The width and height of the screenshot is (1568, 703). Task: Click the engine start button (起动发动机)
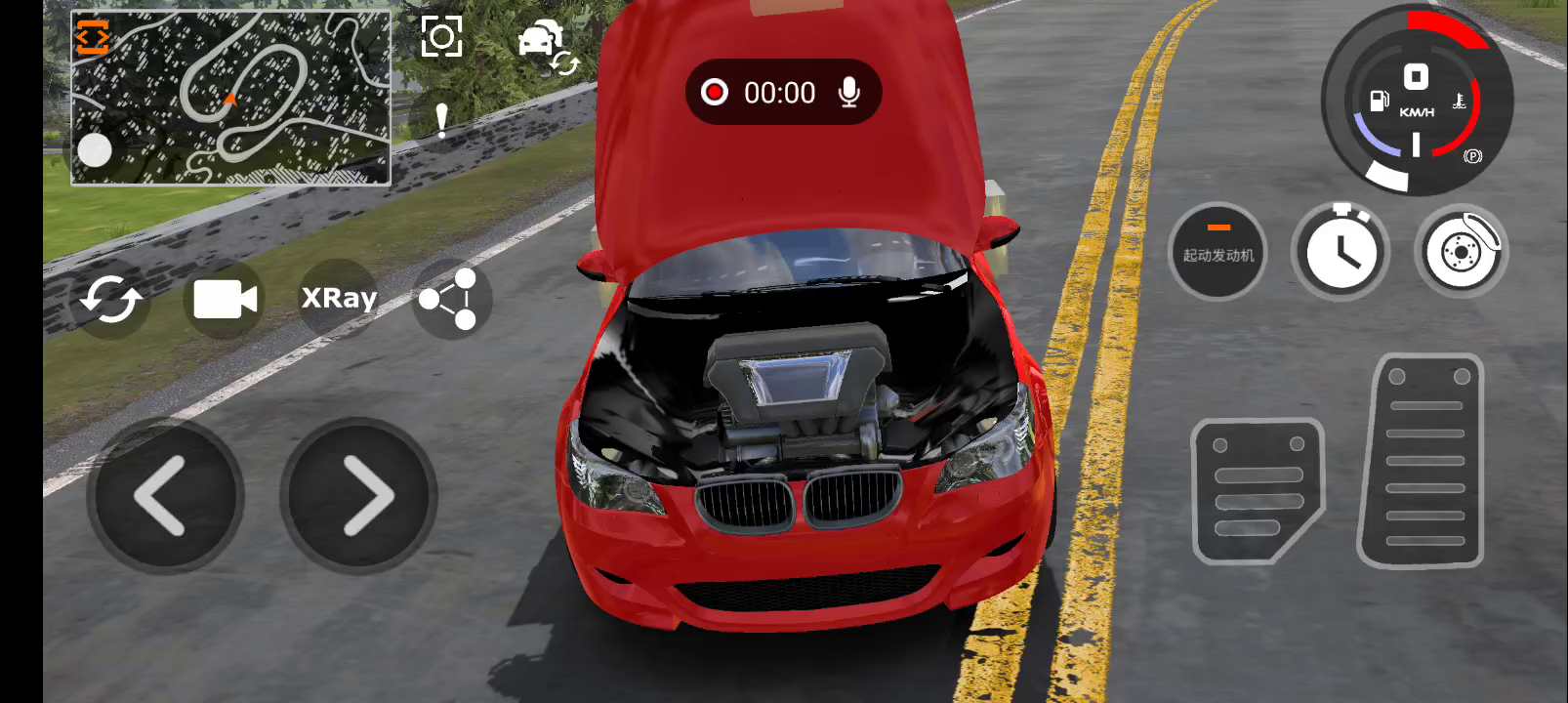[1217, 252]
